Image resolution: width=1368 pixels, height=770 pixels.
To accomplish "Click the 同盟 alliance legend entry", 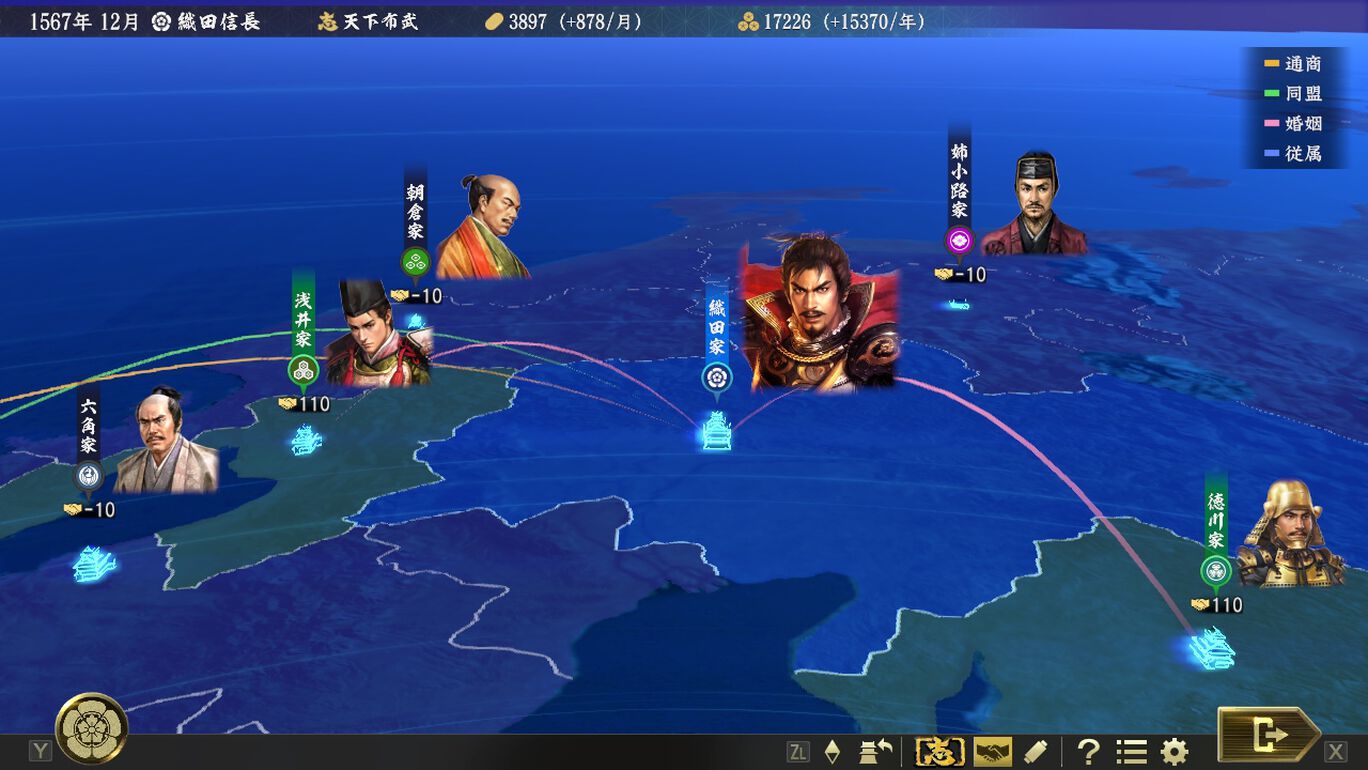I will [x=1293, y=94].
